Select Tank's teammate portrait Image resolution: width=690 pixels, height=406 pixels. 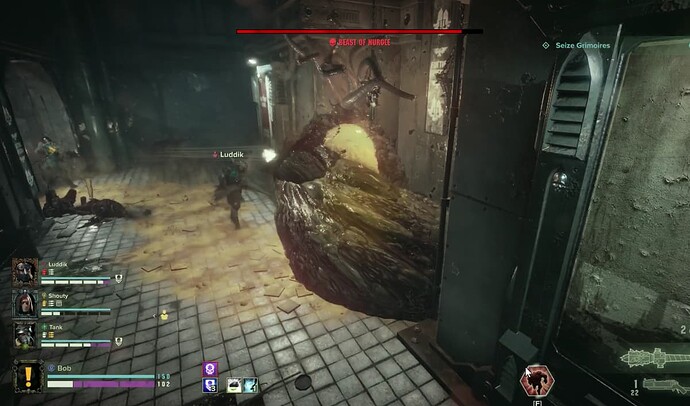tap(25, 335)
